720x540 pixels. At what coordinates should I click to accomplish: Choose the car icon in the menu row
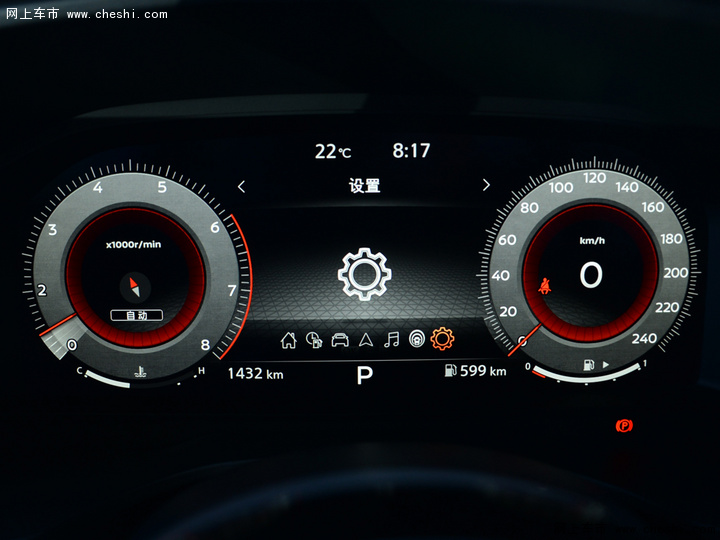[340, 340]
